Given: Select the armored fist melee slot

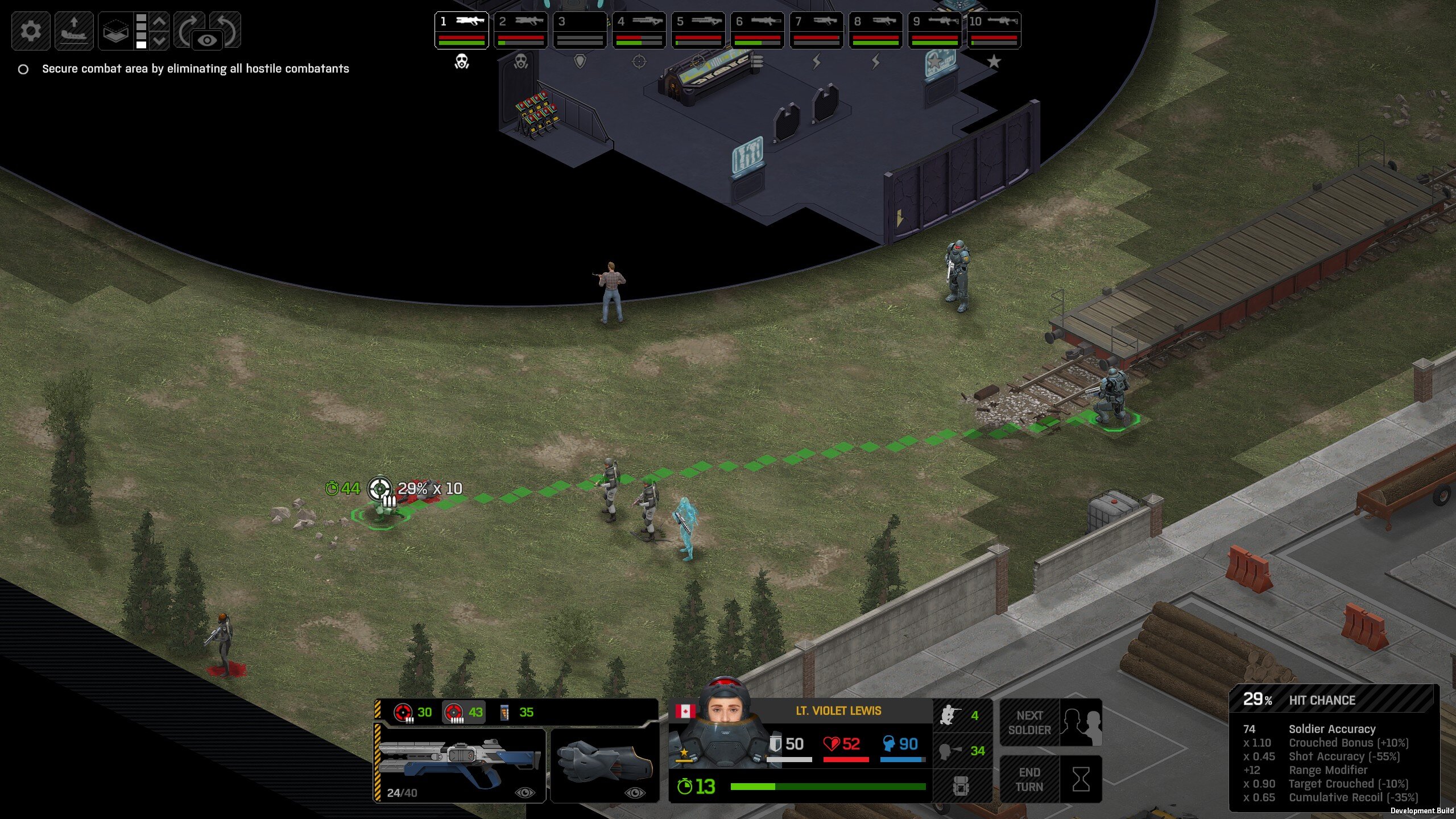Looking at the screenshot, I should [x=605, y=766].
